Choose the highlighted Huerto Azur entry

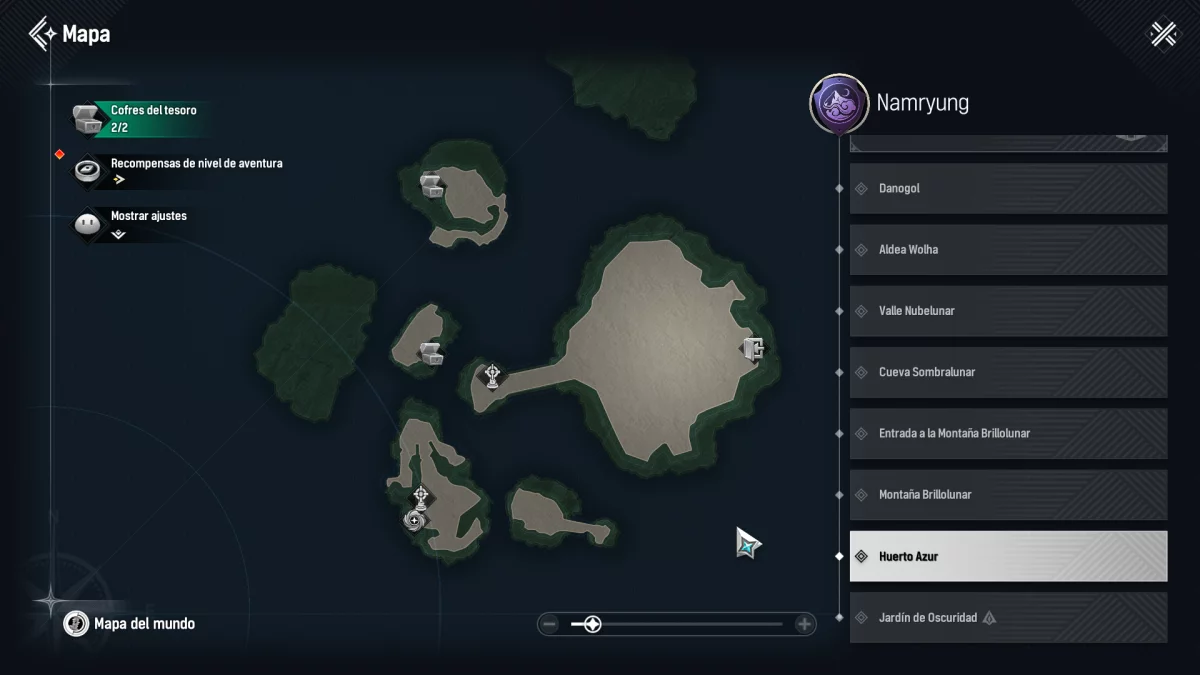coord(1008,556)
